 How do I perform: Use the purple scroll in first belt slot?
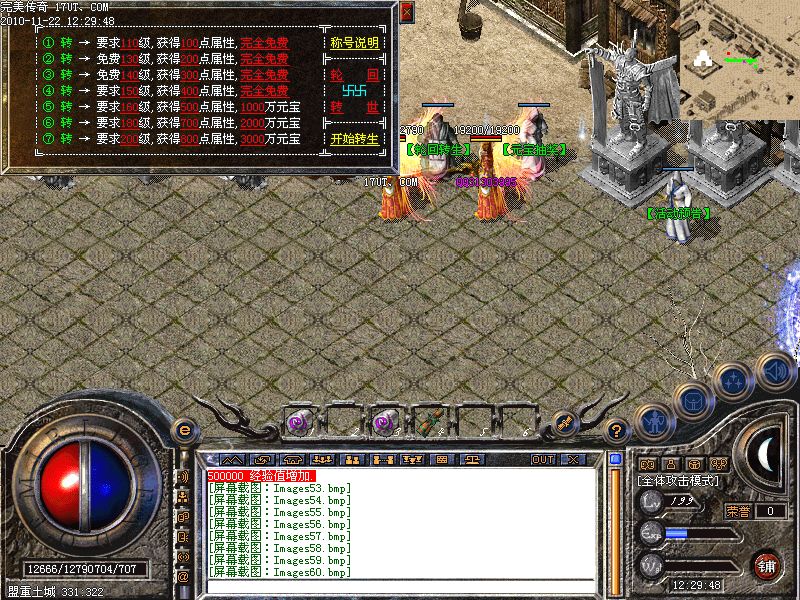point(299,421)
